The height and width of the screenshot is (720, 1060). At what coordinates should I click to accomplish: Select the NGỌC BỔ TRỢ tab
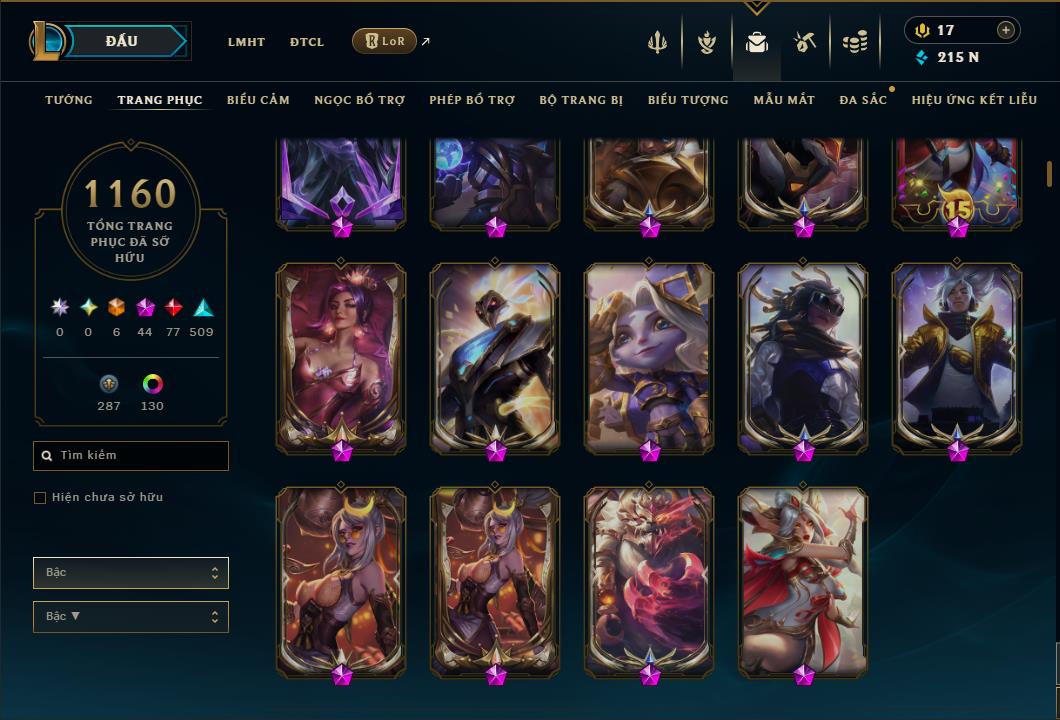point(360,100)
